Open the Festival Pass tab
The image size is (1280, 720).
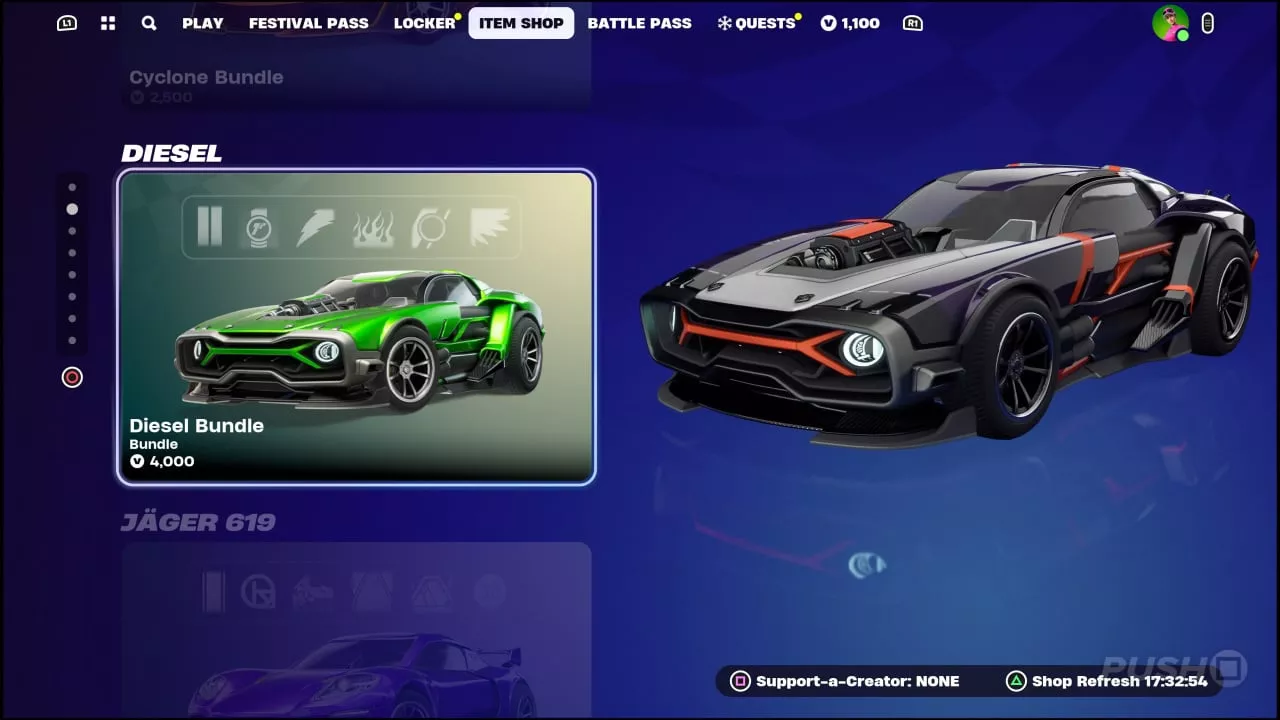click(x=308, y=23)
